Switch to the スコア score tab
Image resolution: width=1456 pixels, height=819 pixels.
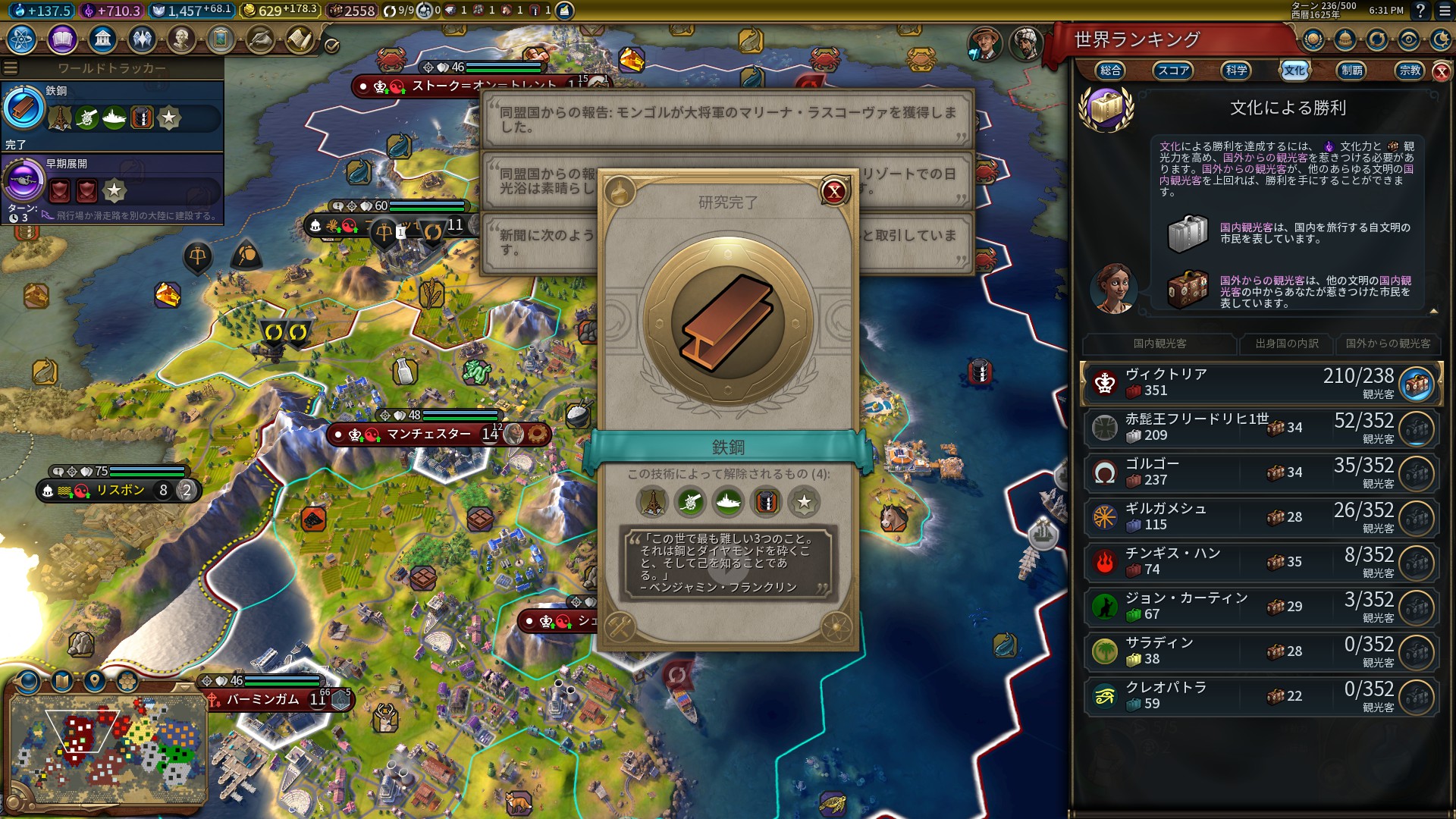click(x=1172, y=71)
